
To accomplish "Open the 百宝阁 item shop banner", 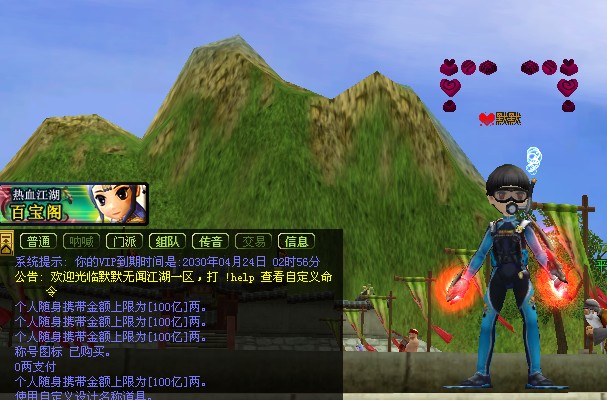I will point(74,204).
